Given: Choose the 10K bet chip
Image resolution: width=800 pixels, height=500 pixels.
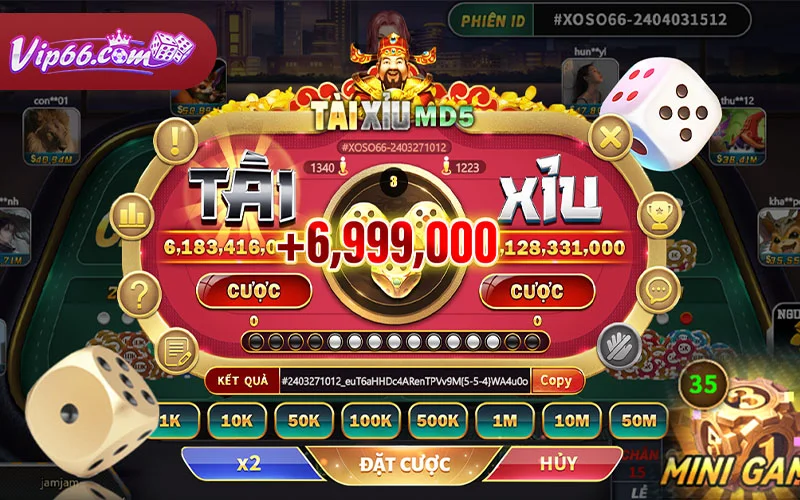Looking at the screenshot, I should 236,420.
